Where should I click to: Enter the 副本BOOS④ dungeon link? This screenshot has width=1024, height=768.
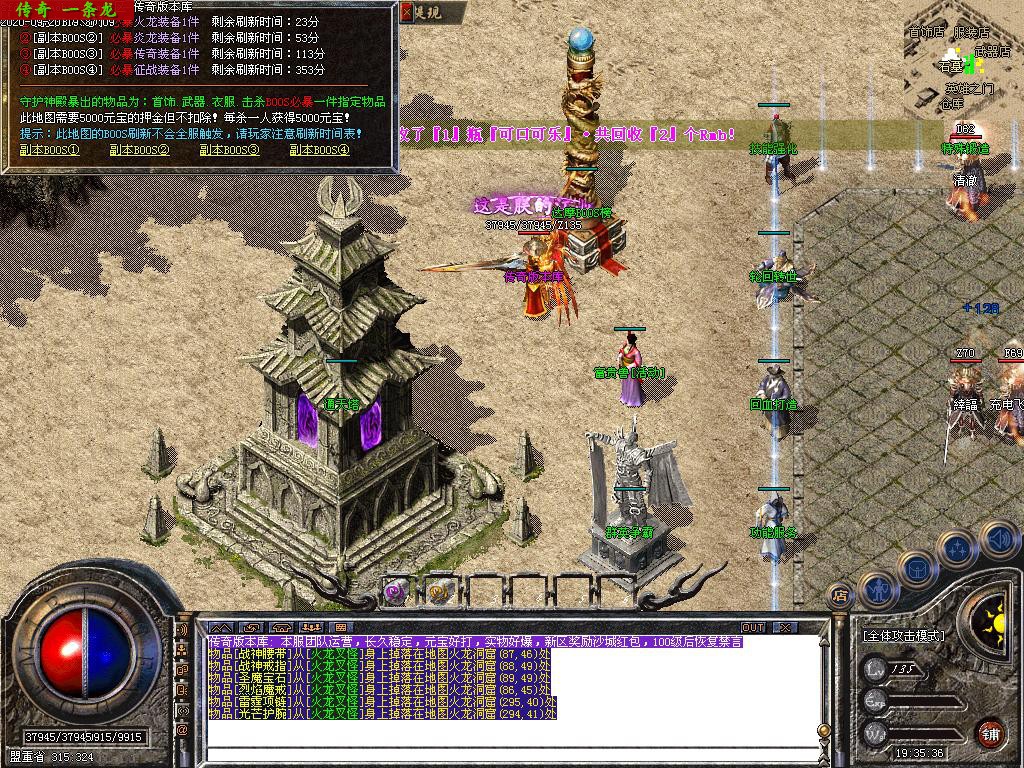point(319,150)
